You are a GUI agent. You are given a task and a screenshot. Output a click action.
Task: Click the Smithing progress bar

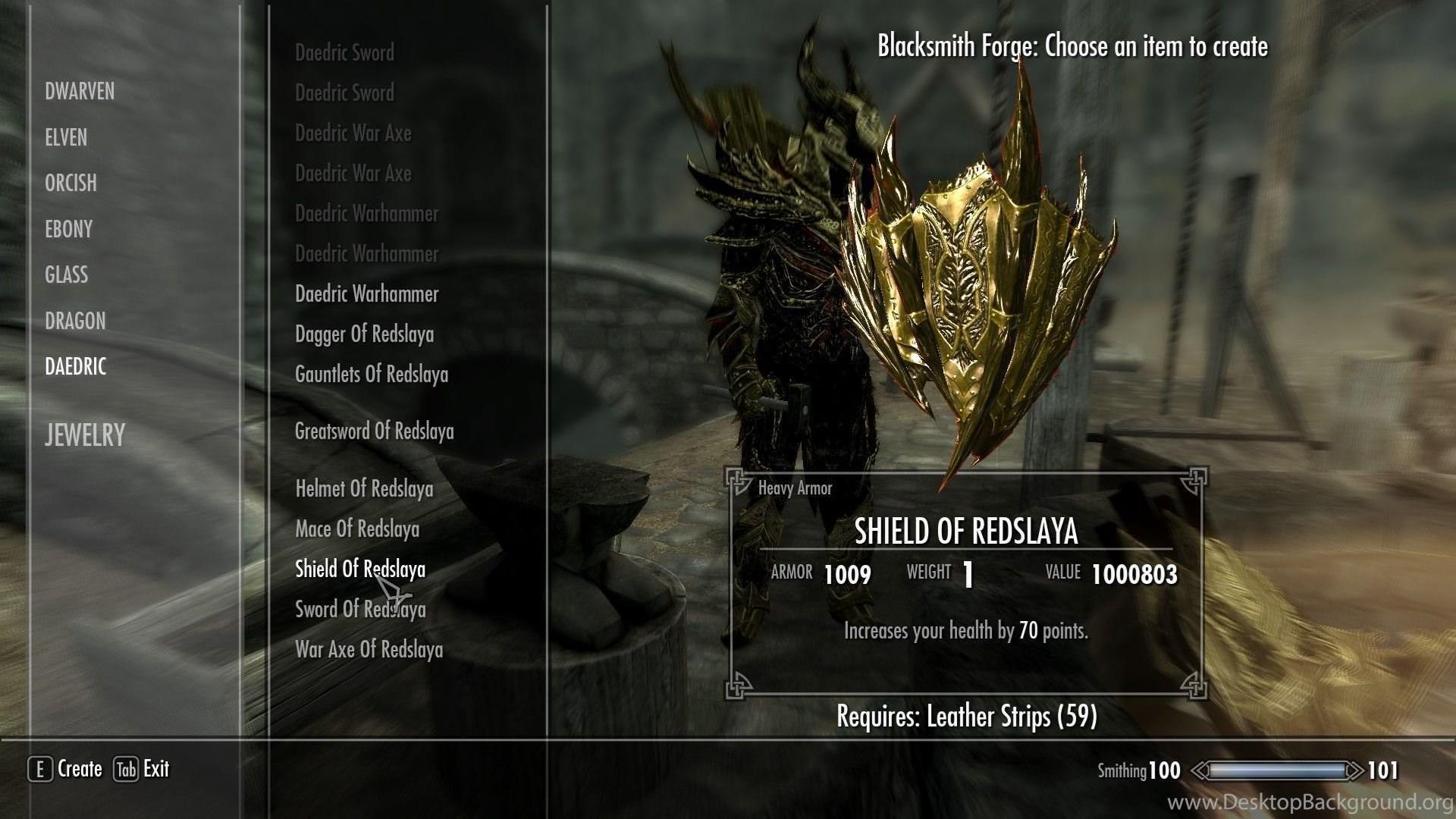(x=1279, y=770)
